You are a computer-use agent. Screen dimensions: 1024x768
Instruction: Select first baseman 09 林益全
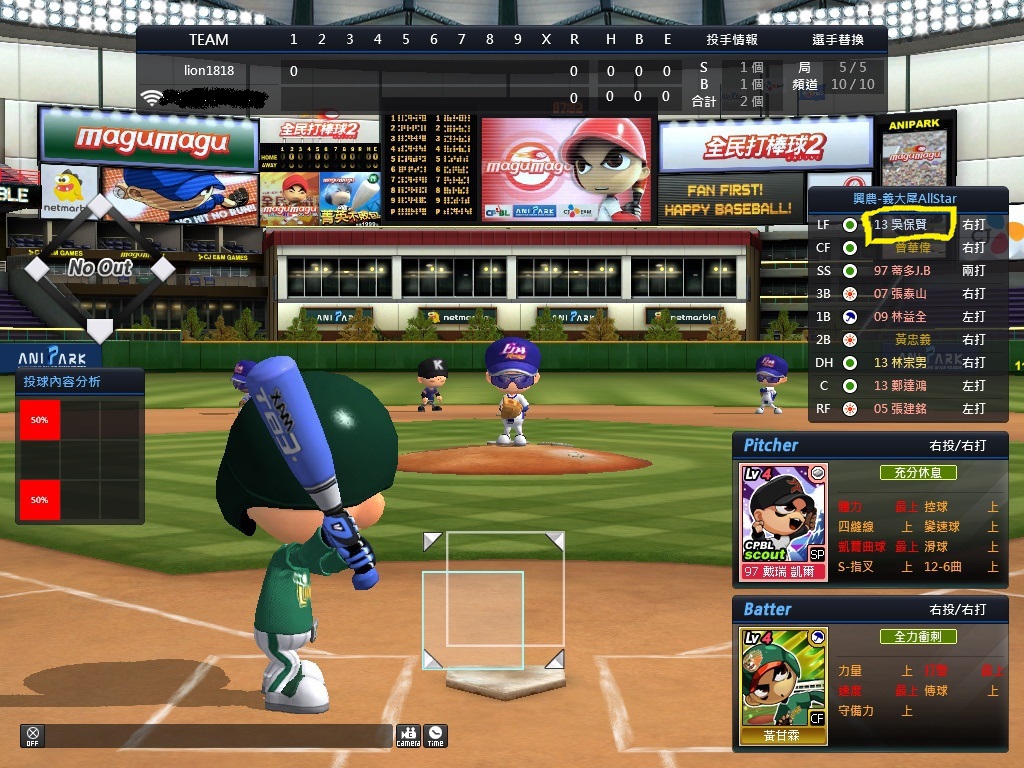coord(900,317)
